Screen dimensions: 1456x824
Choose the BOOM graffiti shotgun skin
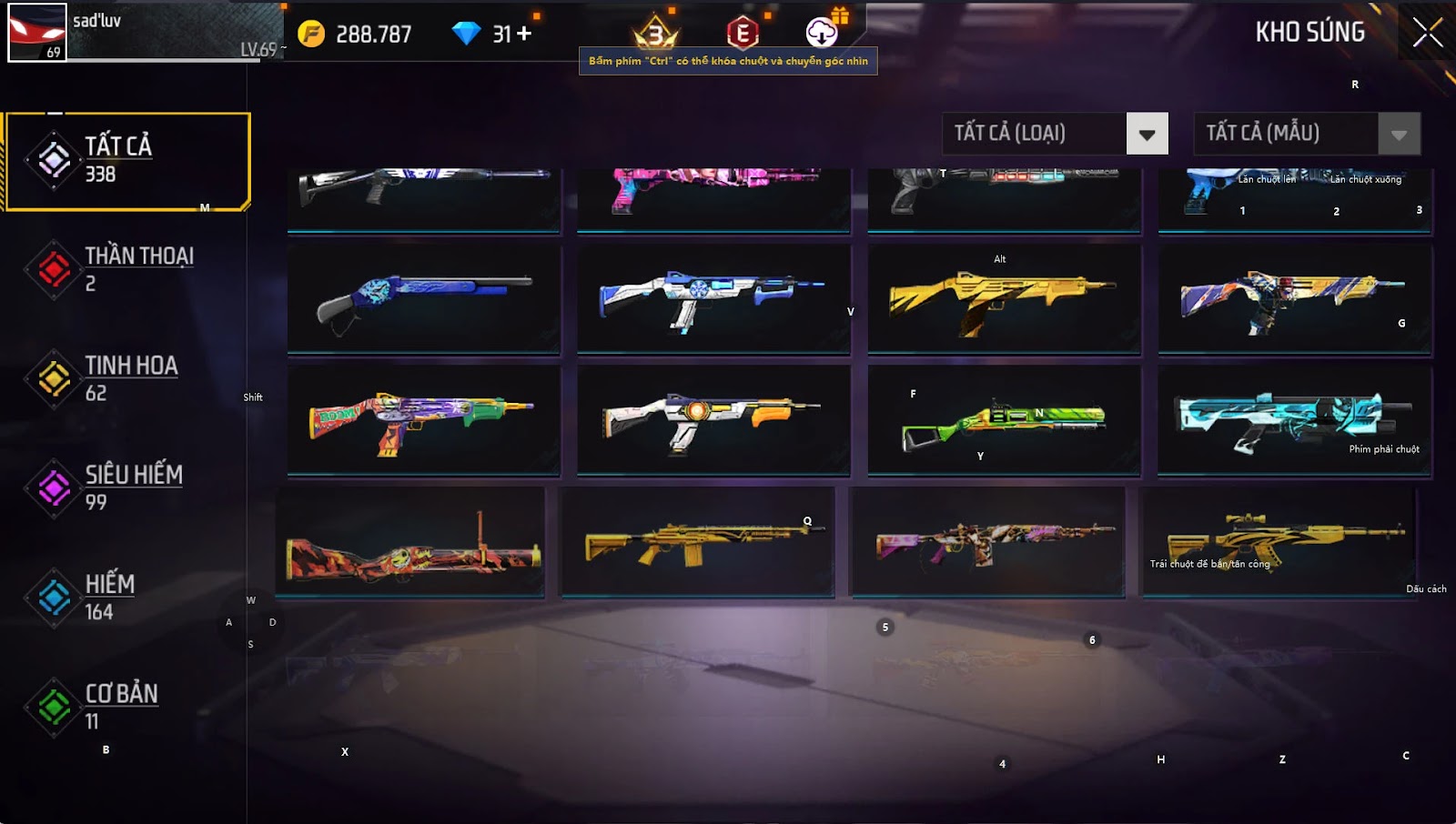pos(424,420)
